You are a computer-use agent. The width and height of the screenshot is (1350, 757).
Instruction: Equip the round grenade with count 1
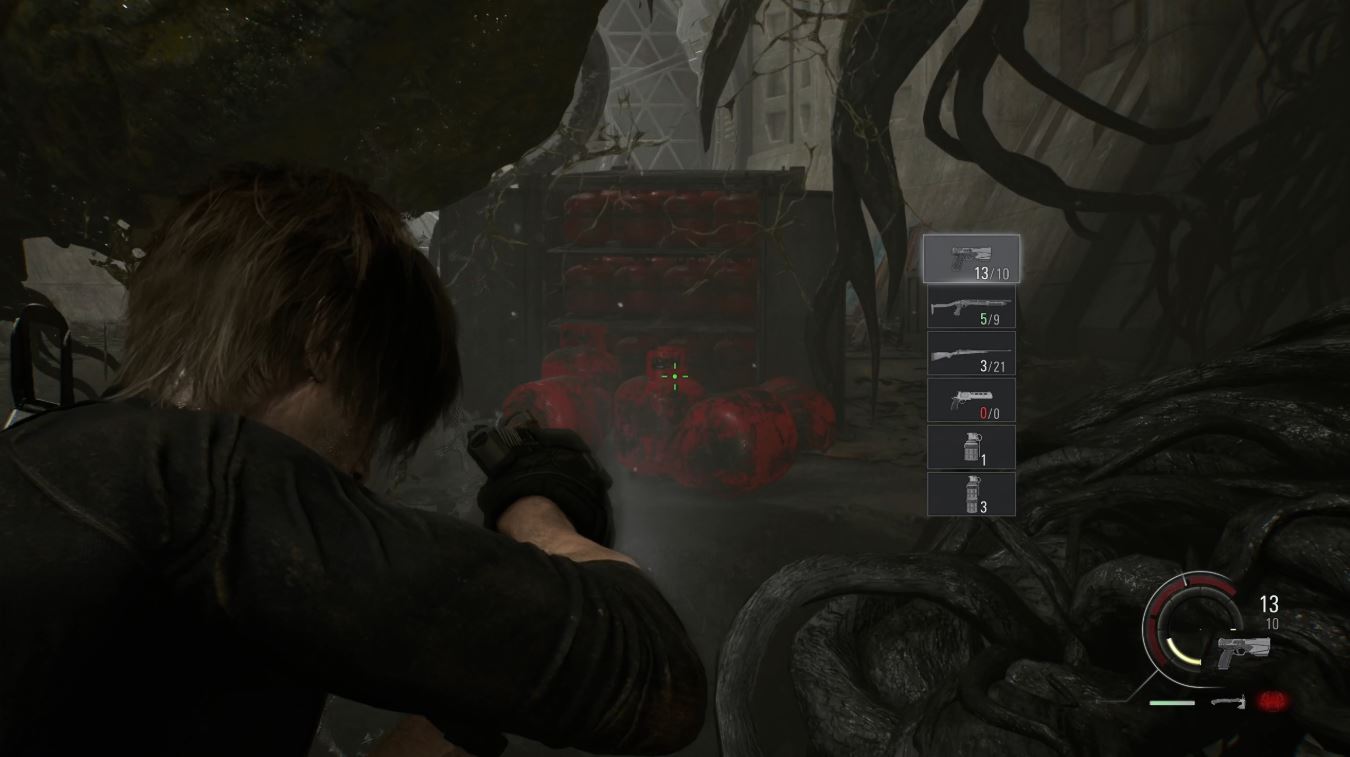pyautogui.click(x=971, y=447)
